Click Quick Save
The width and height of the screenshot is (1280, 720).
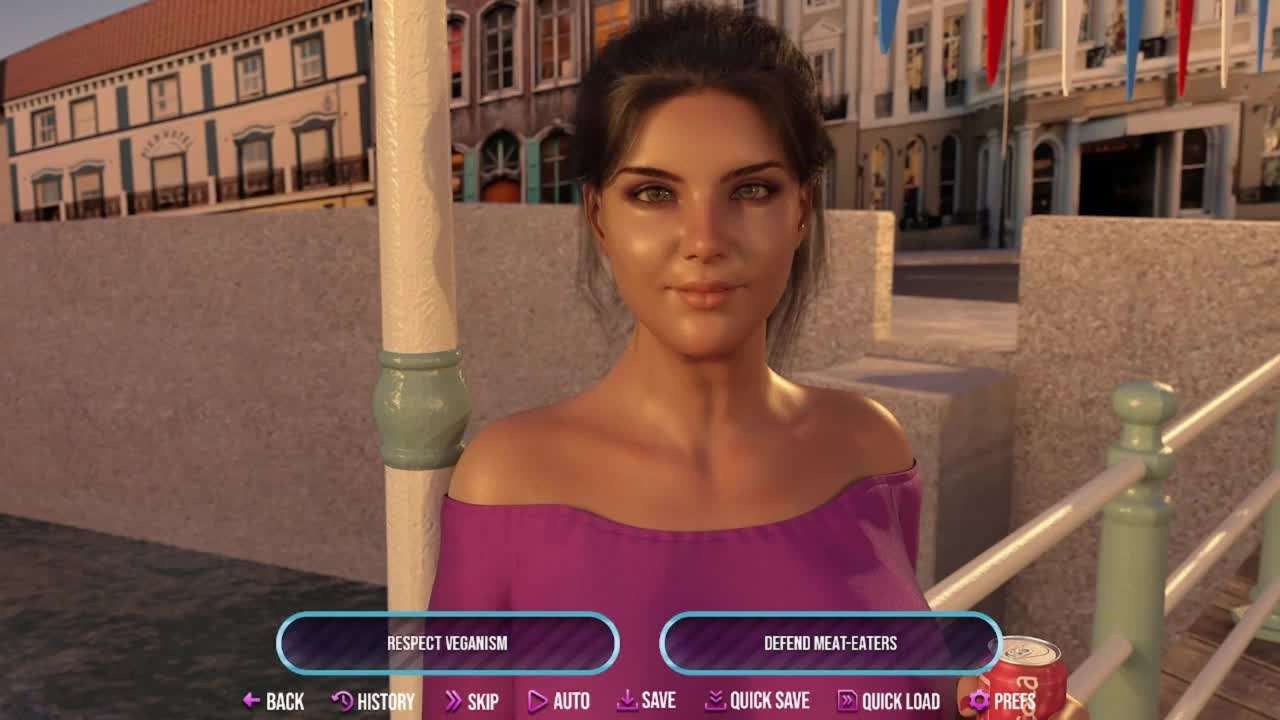[x=757, y=701]
